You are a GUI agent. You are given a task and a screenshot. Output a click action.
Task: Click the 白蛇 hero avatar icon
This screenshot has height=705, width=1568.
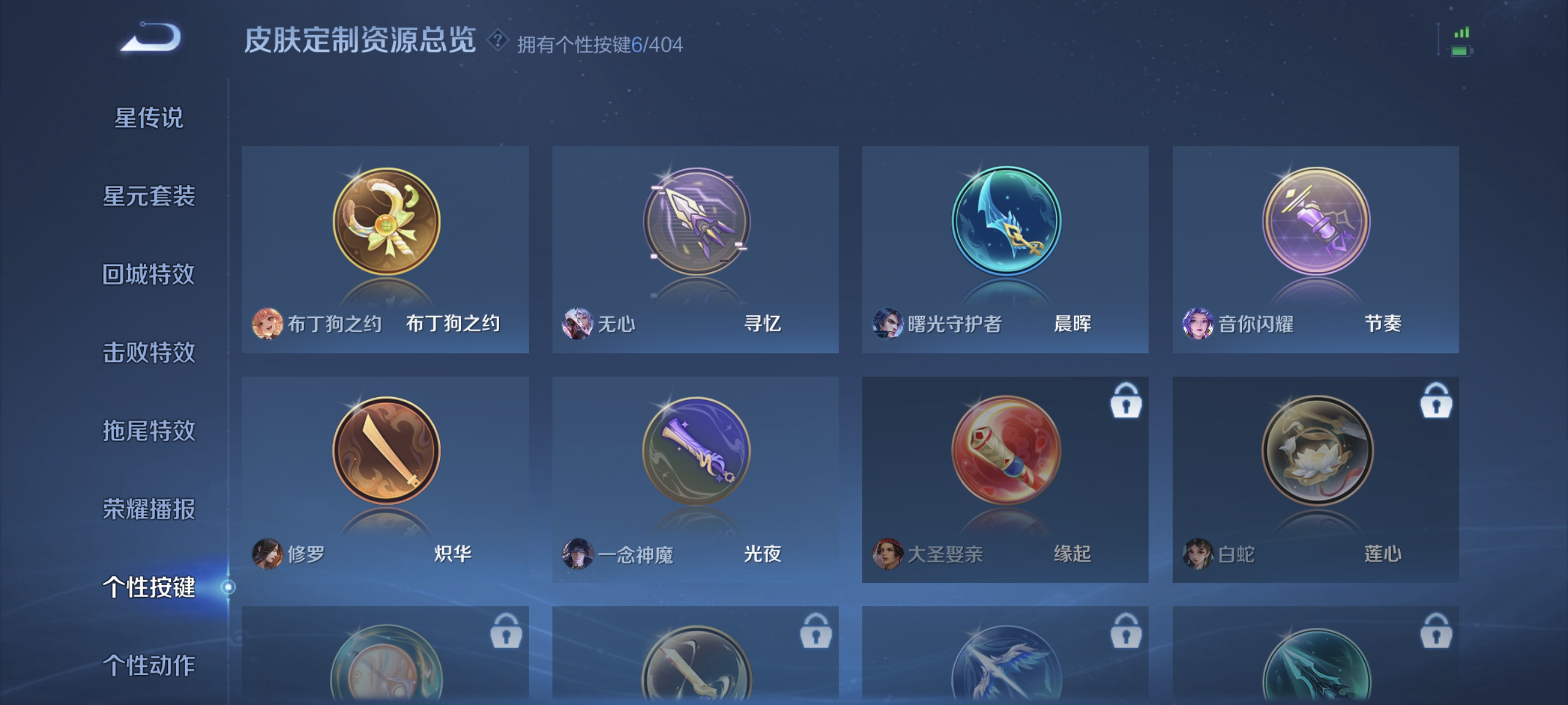click(1197, 555)
